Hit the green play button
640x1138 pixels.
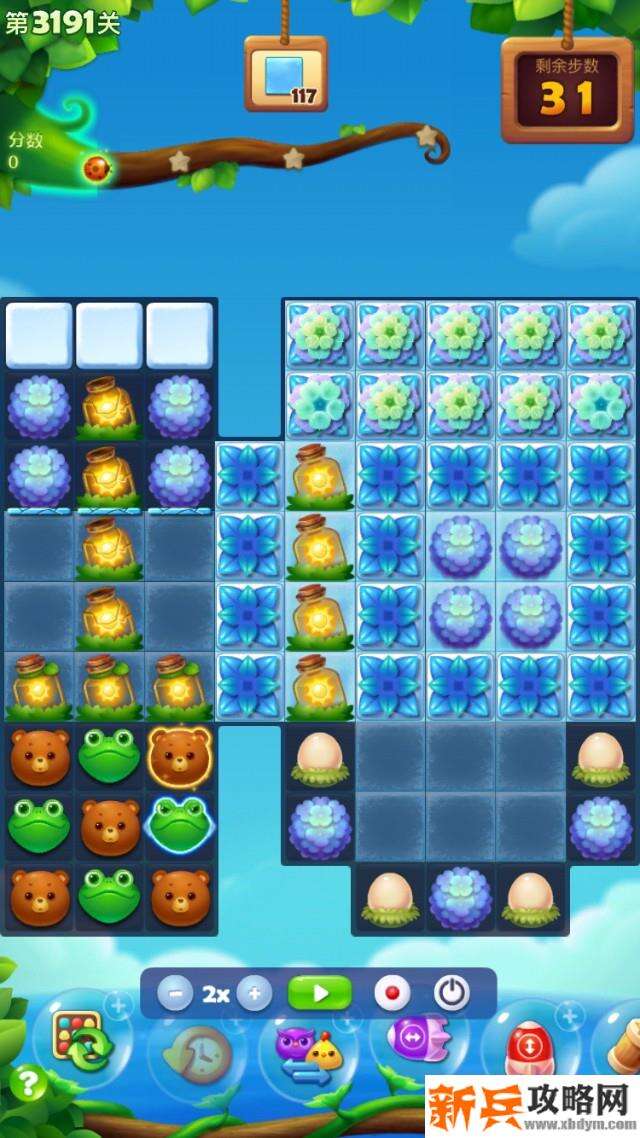point(320,994)
